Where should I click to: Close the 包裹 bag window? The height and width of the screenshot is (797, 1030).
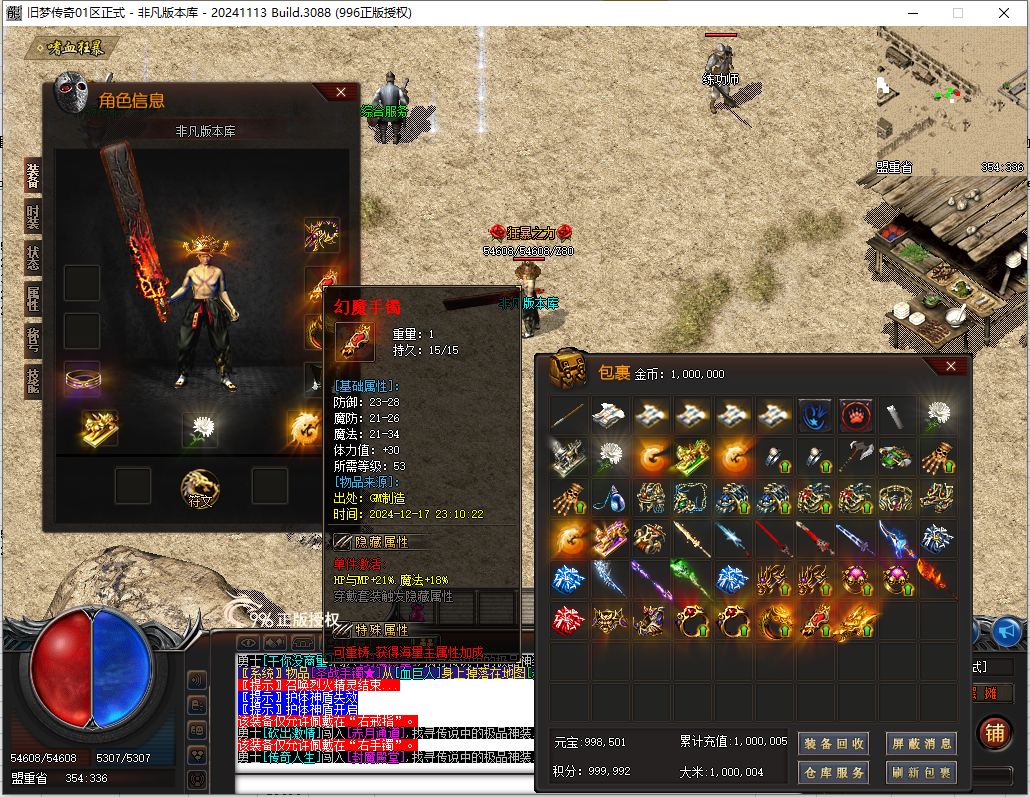951,366
